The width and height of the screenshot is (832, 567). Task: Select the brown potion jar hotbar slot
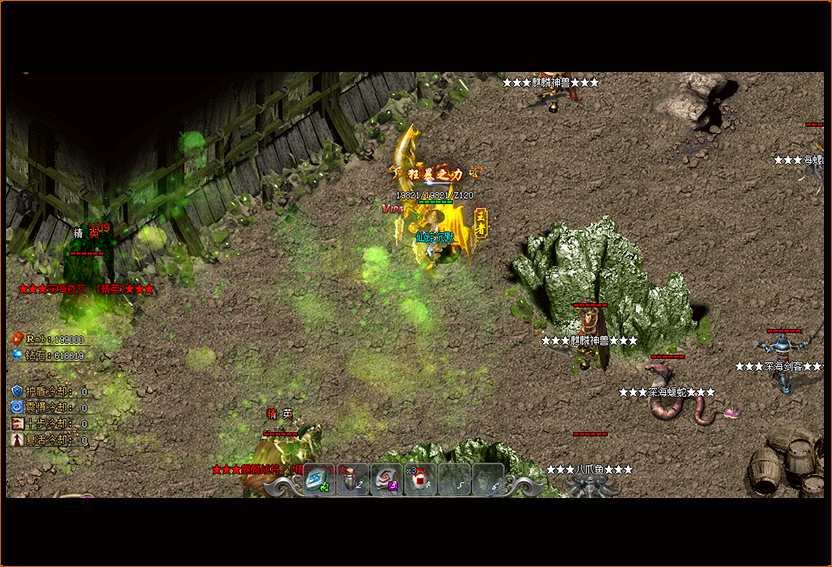[353, 479]
